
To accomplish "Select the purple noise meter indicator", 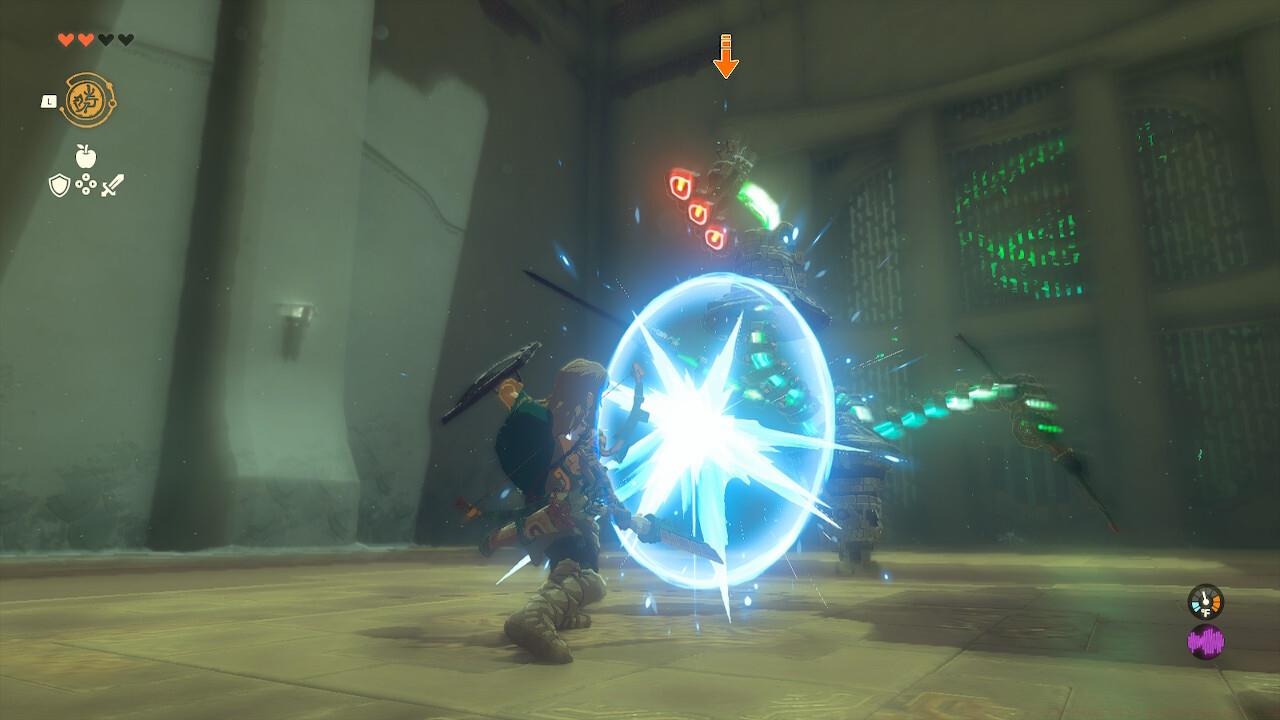I will tap(1206, 640).
